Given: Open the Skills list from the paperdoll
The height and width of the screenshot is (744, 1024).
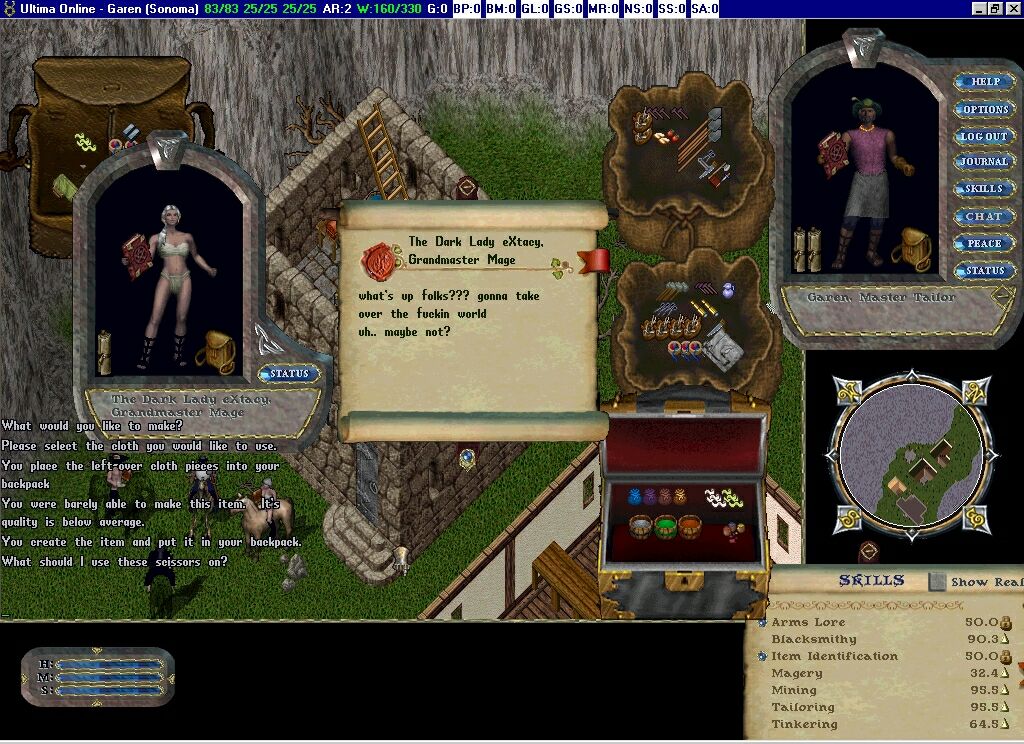Looking at the screenshot, I should pos(984,189).
